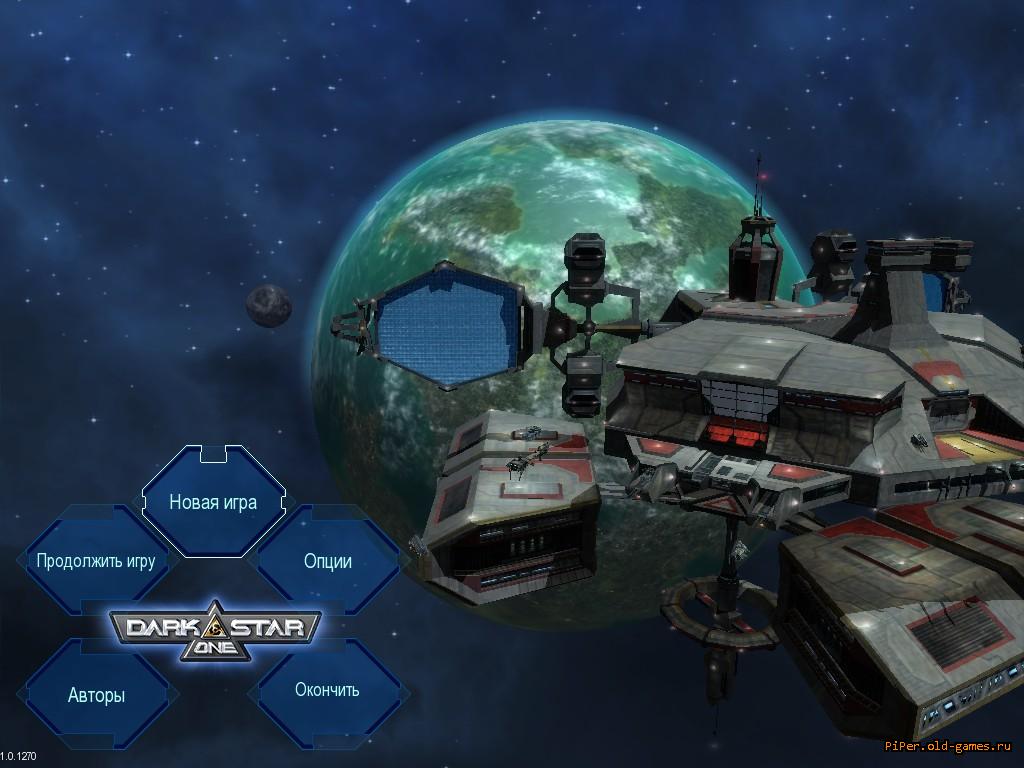Choose Продолжить игру to continue
Viewport: 1024px width, 768px height.
click(96, 561)
